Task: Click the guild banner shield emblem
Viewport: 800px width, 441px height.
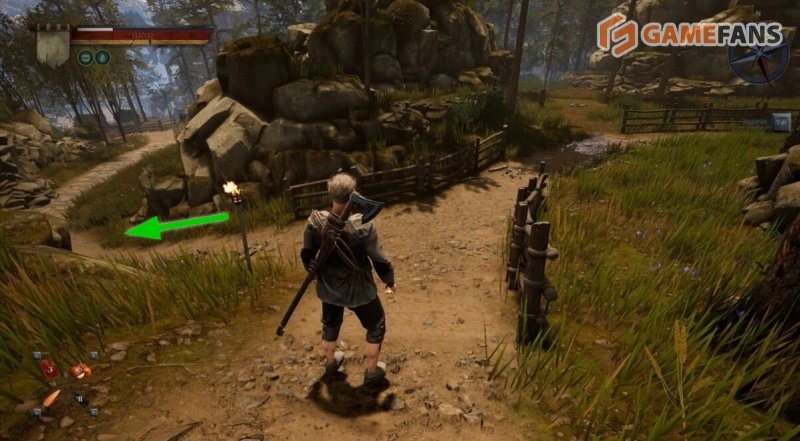Action: pos(53,46)
